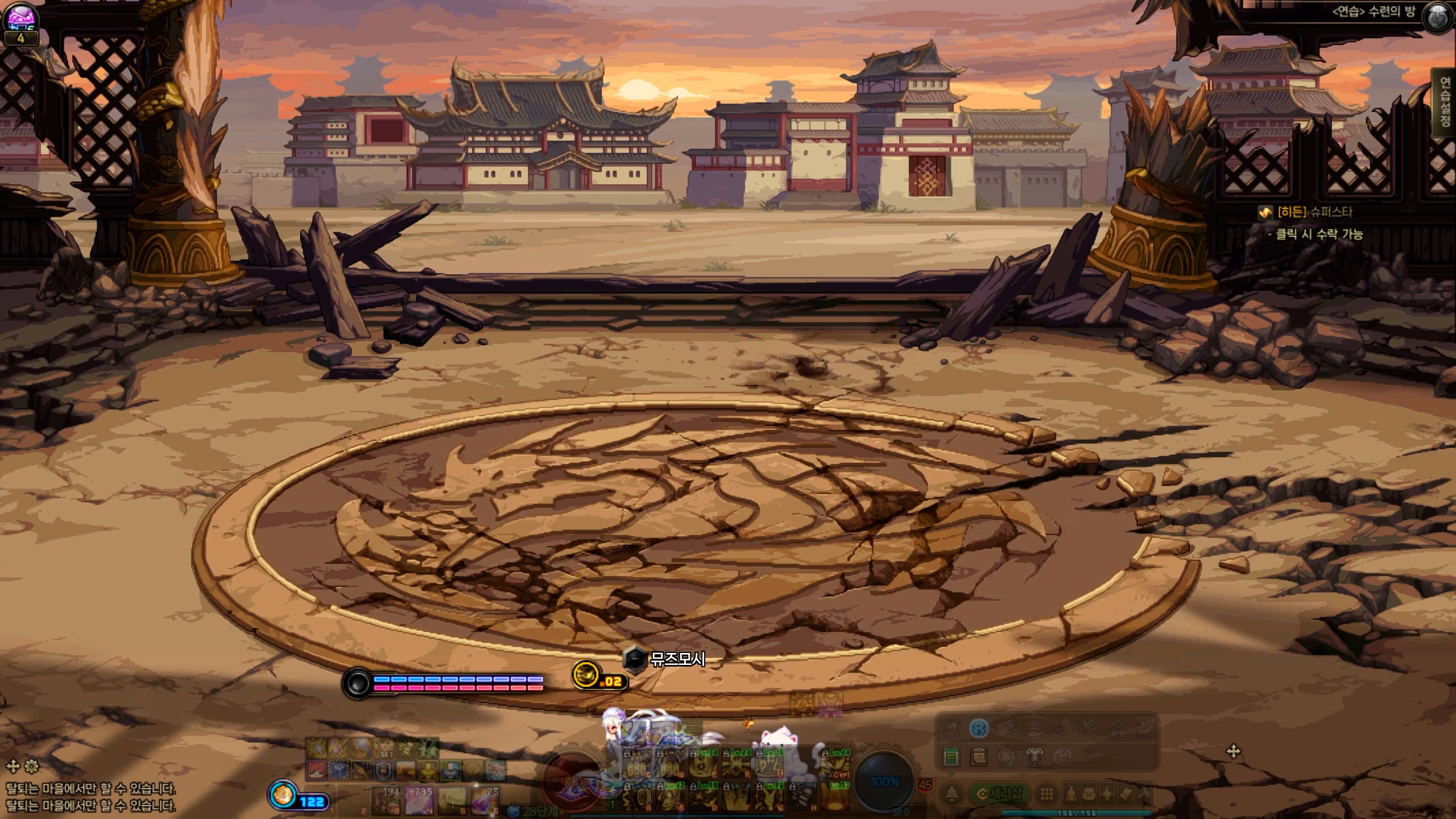
Task: Use the purple crystal in quick slot 6
Action: coord(485,801)
